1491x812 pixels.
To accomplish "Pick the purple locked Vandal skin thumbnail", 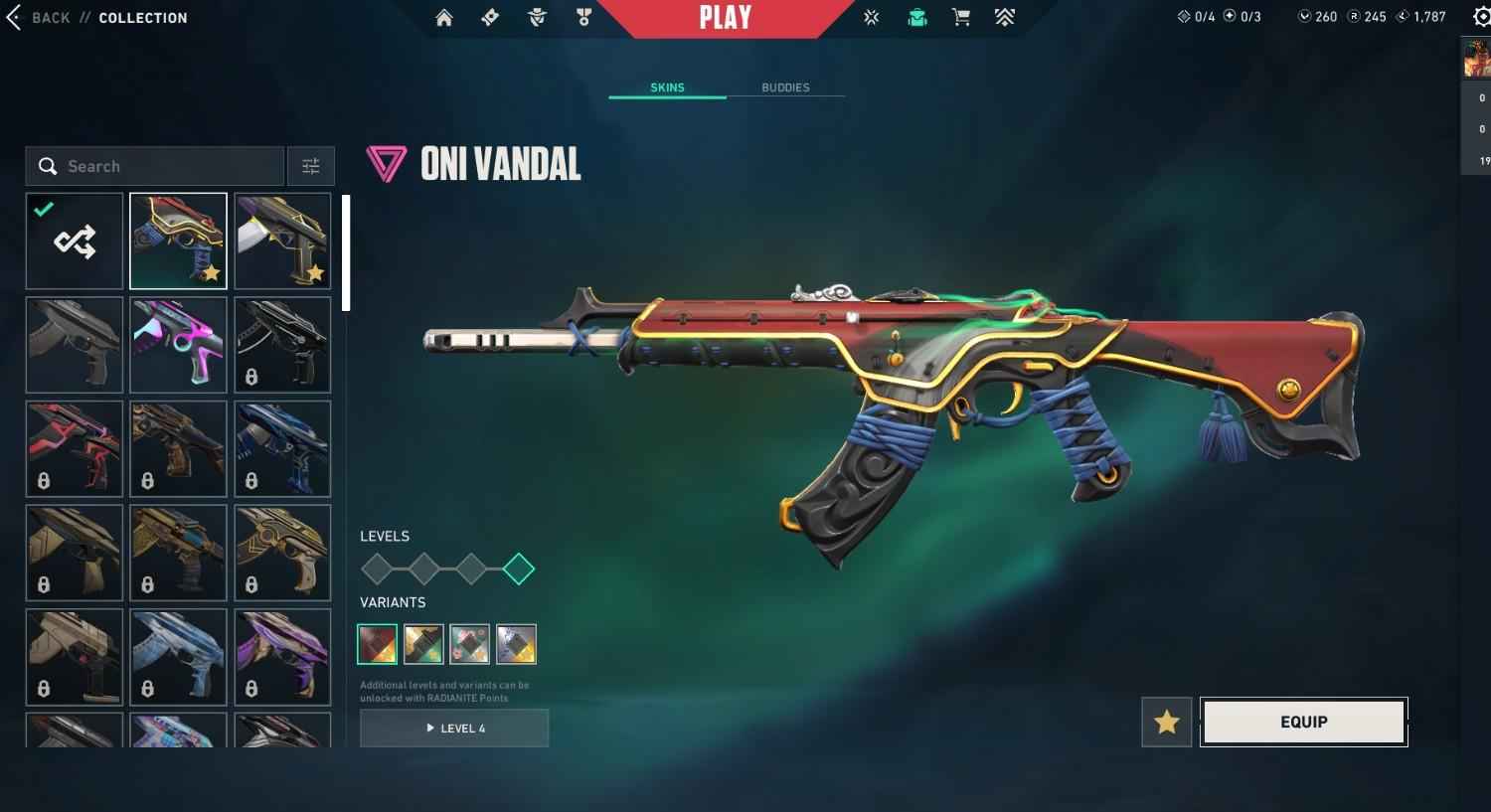I will coord(282,657).
